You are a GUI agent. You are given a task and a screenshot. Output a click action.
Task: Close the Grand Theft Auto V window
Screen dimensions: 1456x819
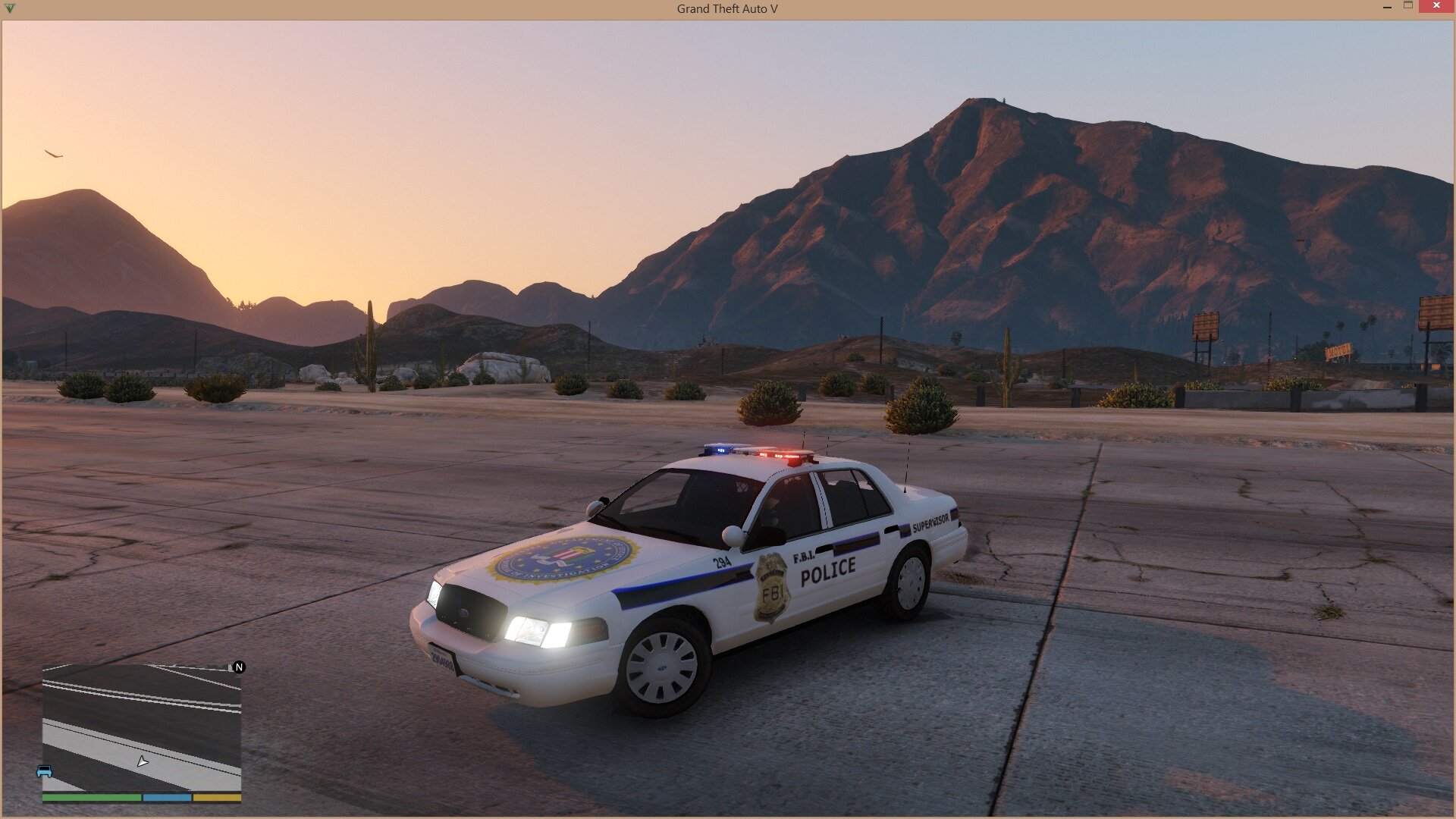coord(1436,7)
